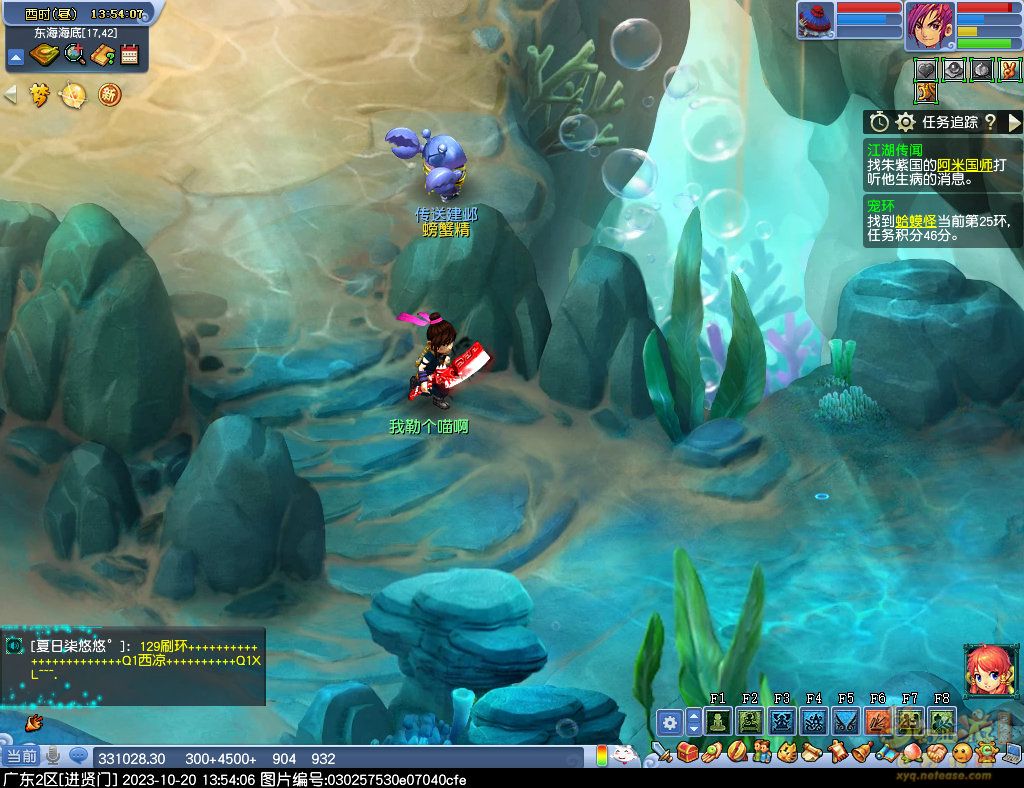This screenshot has height=788, width=1024.
Task: Follow the 蛤蟆怪 quest link
Action: pyautogui.click(x=914, y=221)
